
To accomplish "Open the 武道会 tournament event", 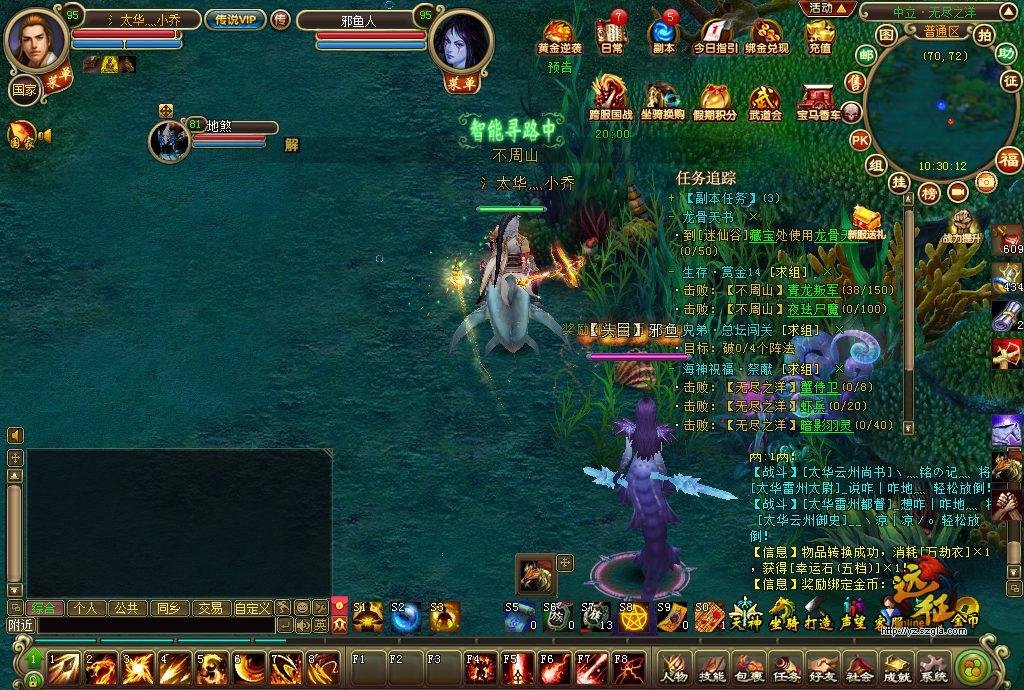I will [x=765, y=101].
